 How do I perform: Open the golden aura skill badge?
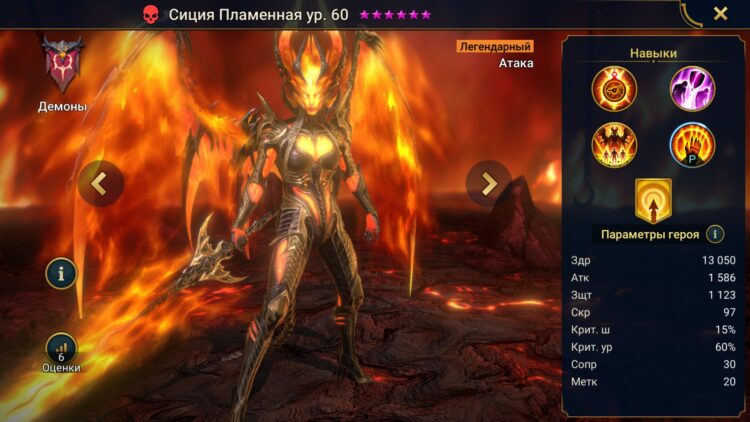point(653,199)
